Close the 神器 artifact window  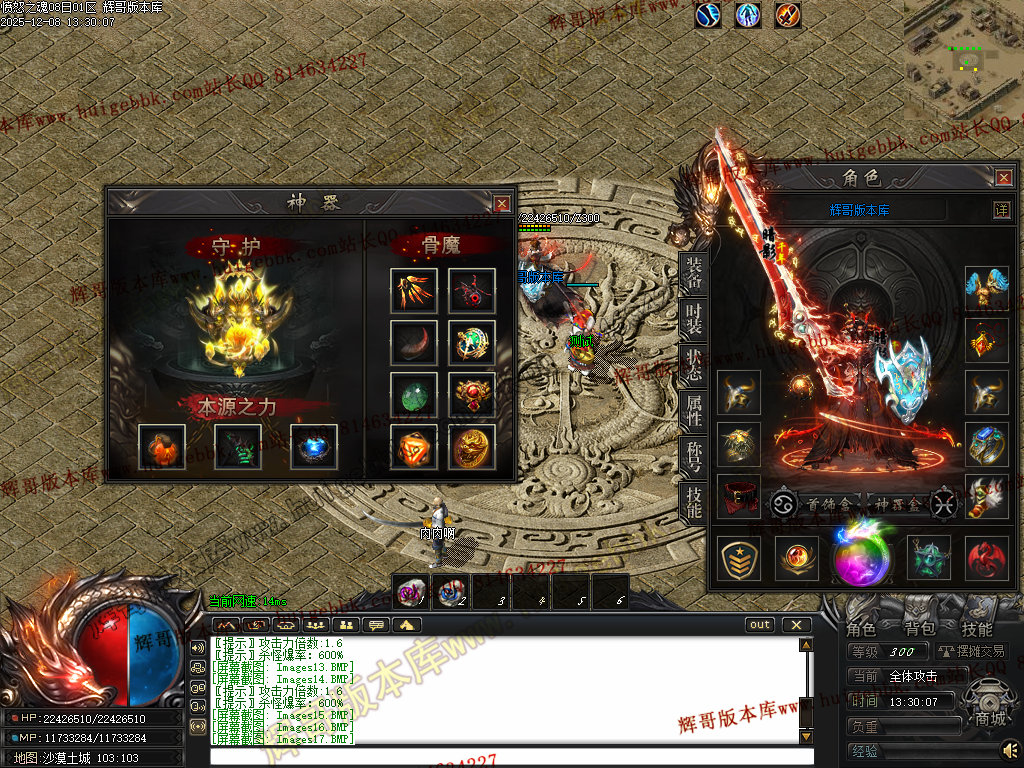(x=502, y=203)
